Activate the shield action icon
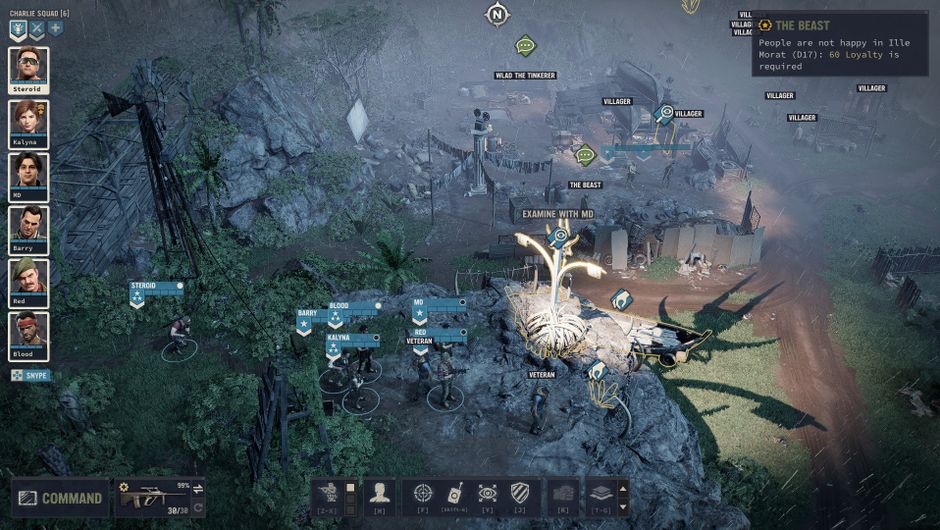The width and height of the screenshot is (940, 530). pyautogui.click(x=519, y=493)
